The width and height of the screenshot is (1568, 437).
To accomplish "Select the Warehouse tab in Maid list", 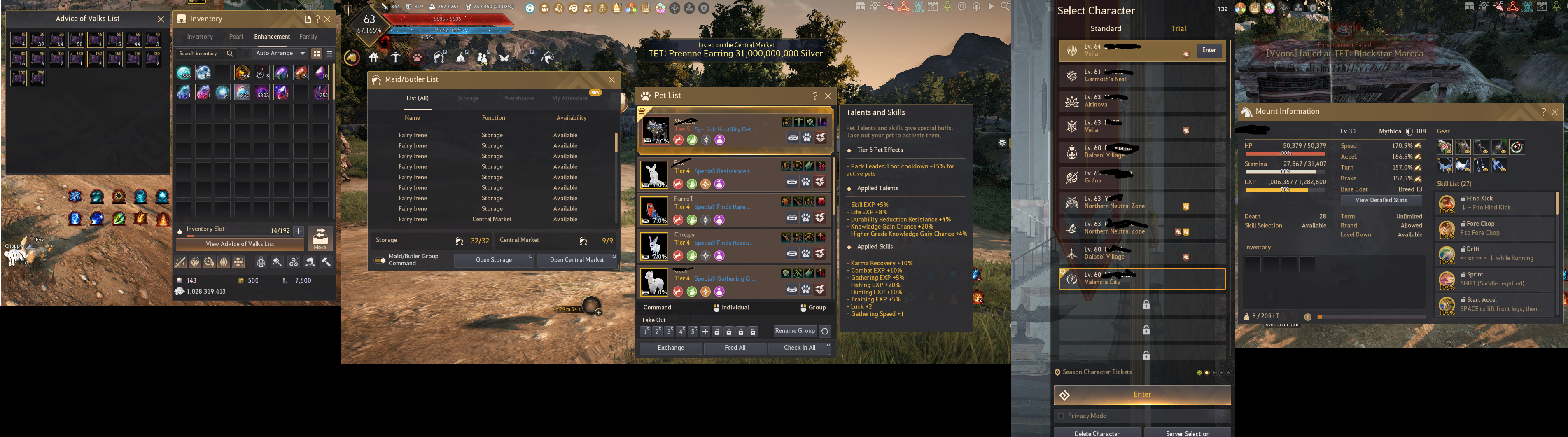I will (518, 98).
